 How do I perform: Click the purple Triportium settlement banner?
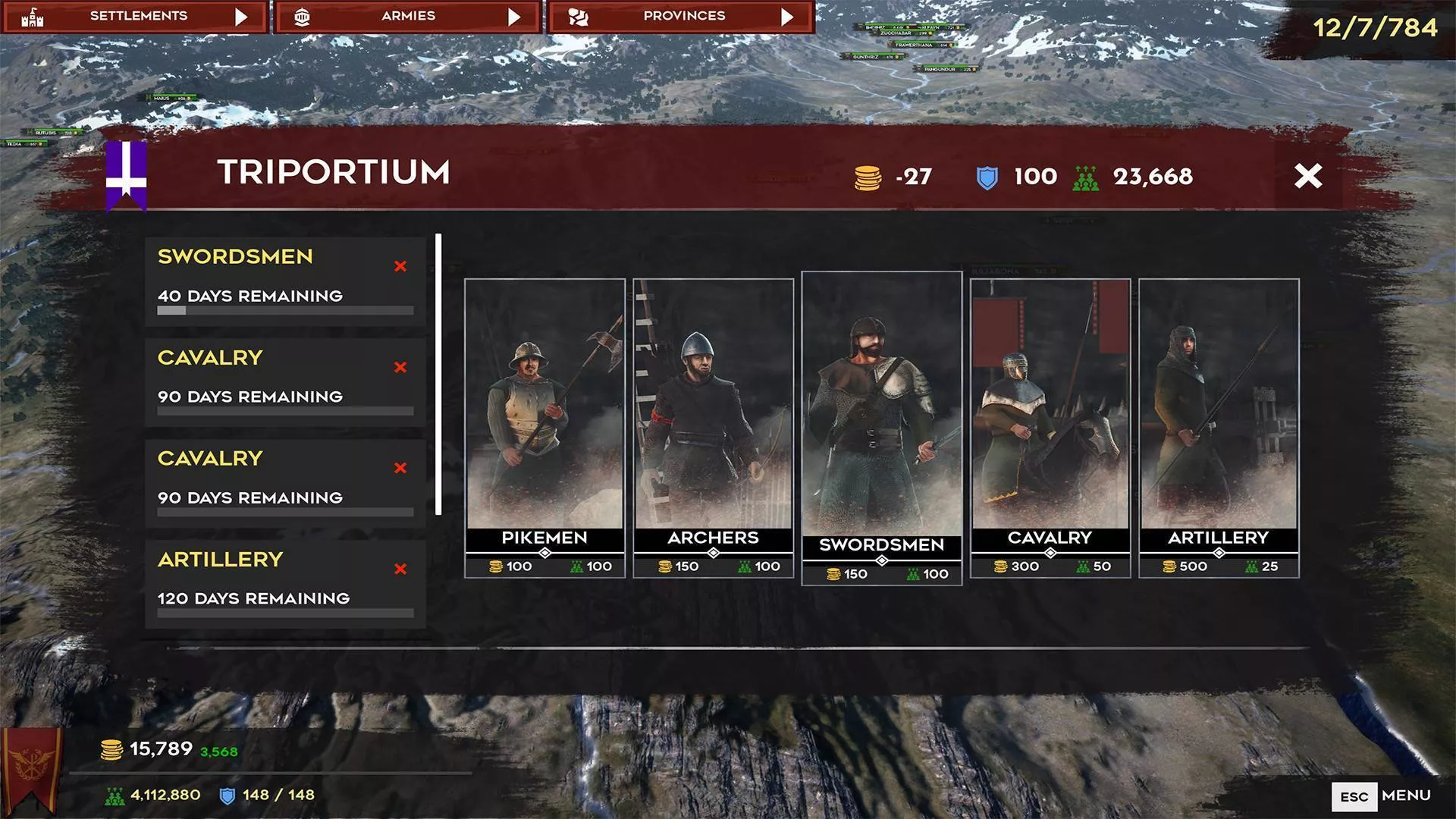click(x=126, y=174)
